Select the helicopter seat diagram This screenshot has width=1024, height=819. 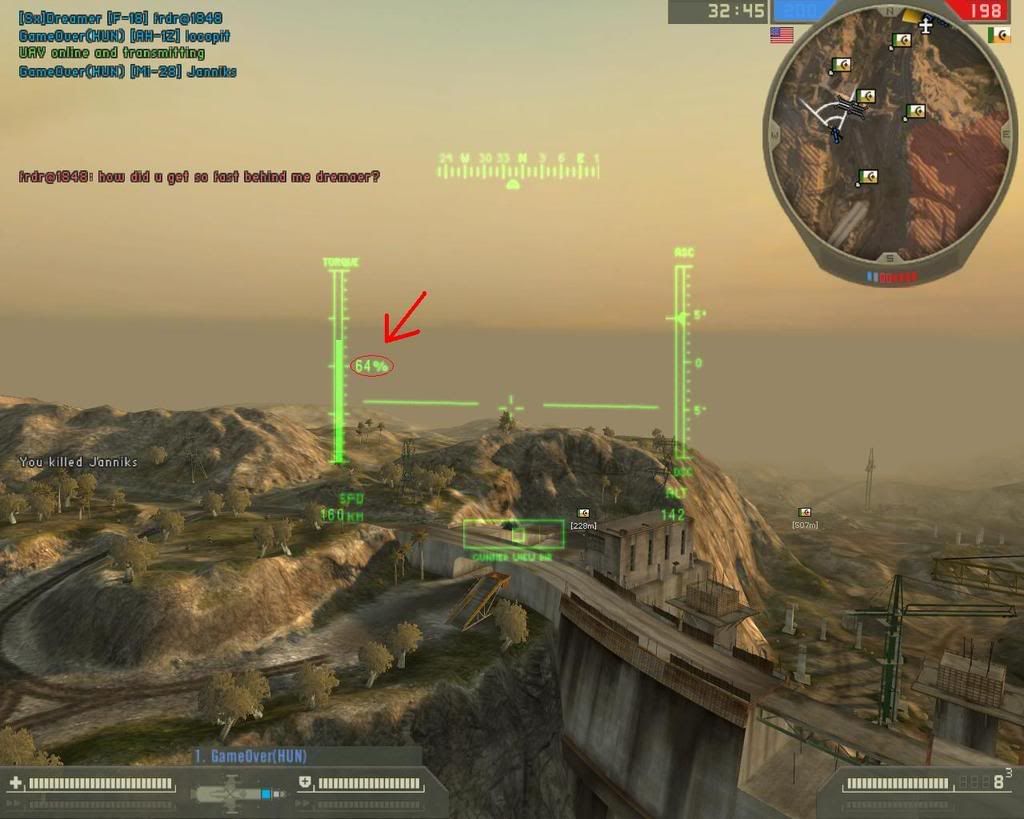tap(238, 794)
